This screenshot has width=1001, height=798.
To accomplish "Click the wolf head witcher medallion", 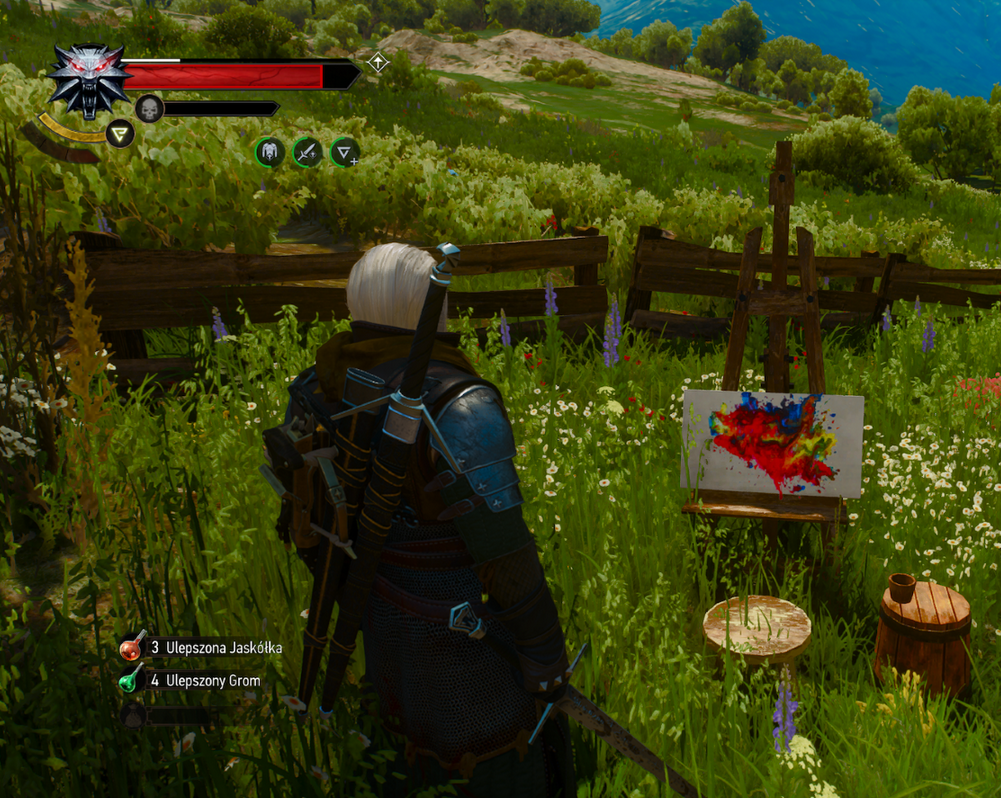I will click(x=89, y=79).
